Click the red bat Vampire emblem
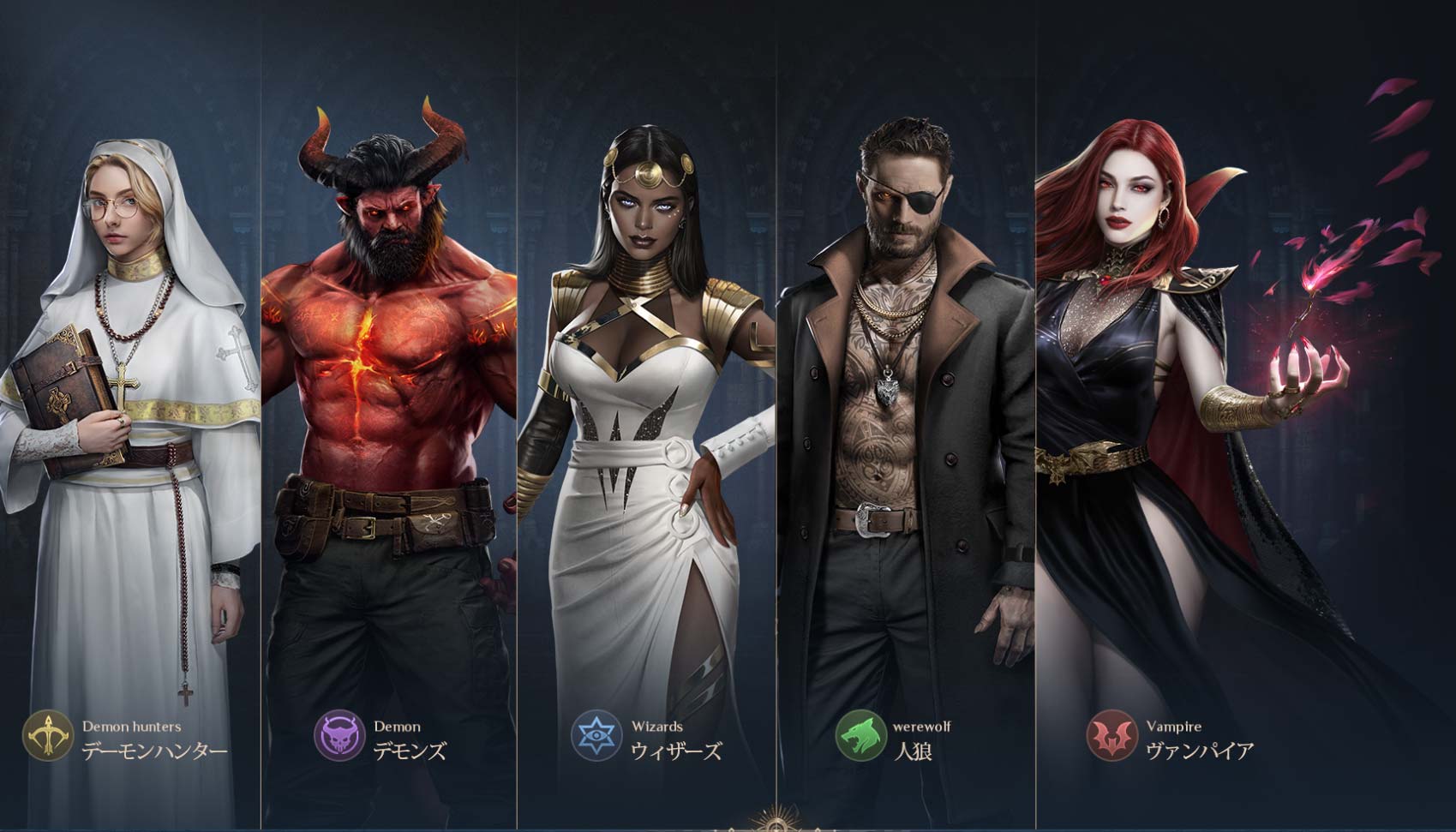 (x=1112, y=736)
